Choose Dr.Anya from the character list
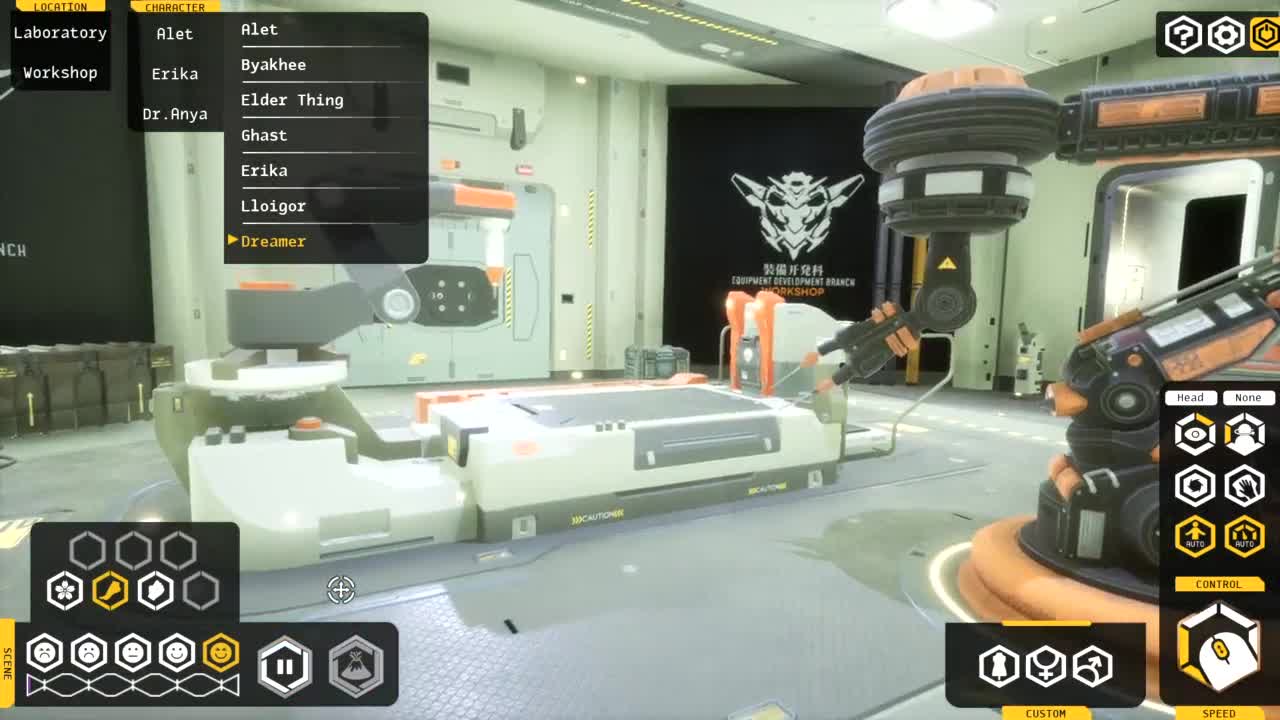Screen dimensions: 1280x720 pyautogui.click(x=175, y=114)
